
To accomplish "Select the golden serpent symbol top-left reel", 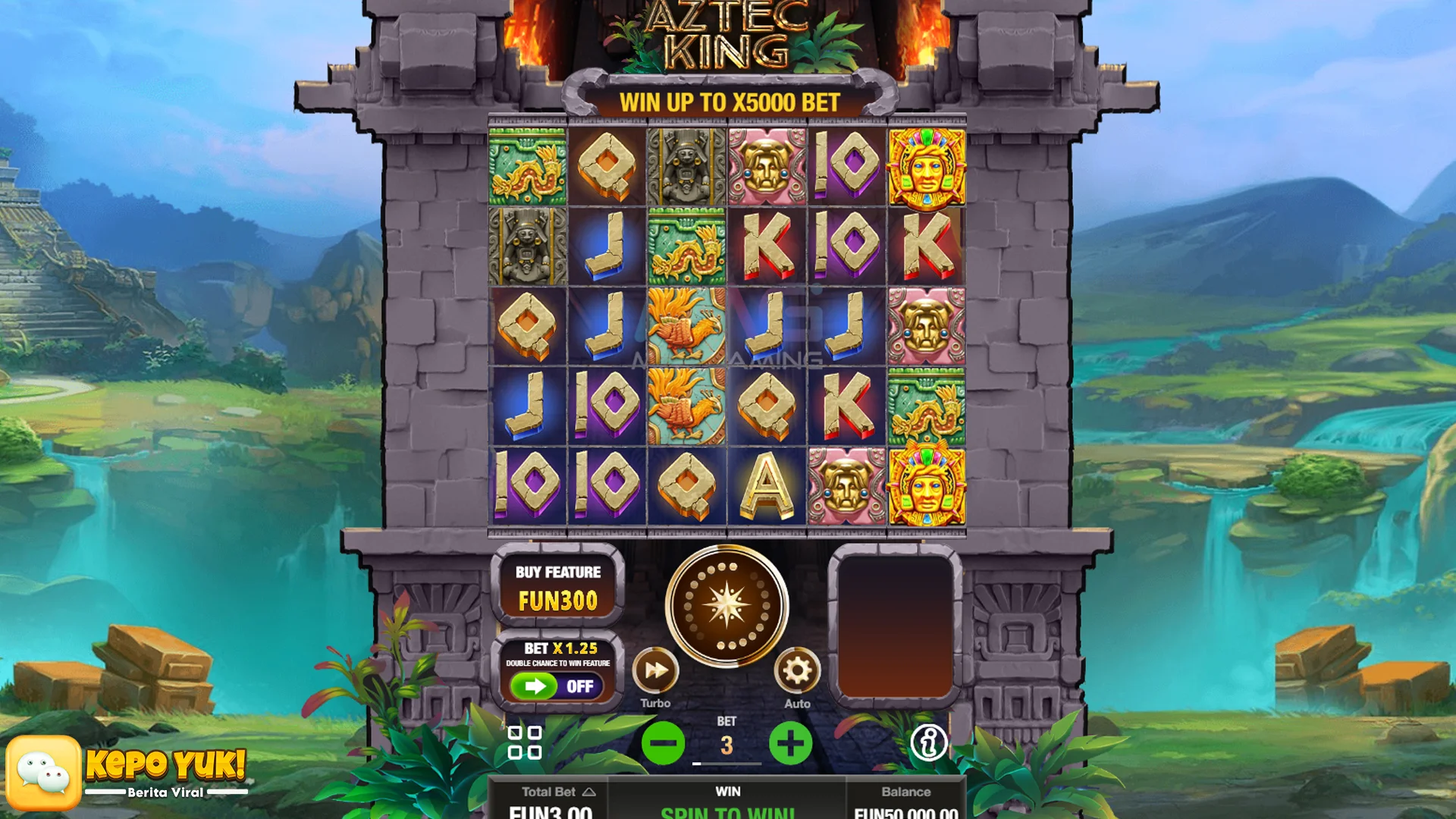I will point(528,168).
